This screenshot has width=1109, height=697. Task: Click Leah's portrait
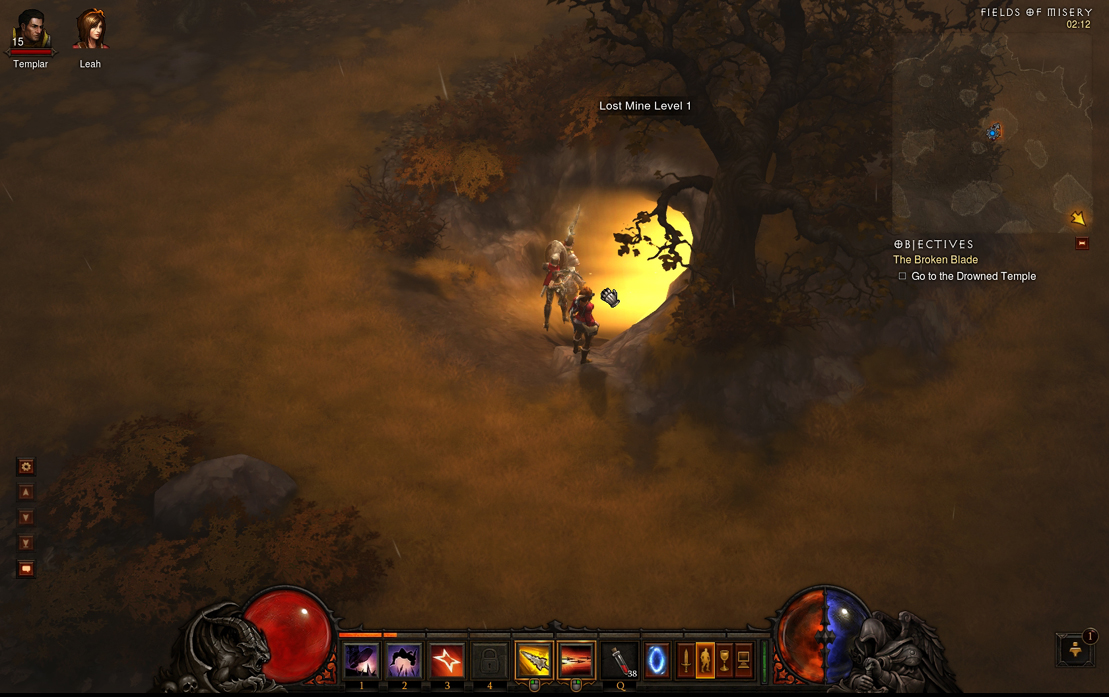[x=90, y=31]
